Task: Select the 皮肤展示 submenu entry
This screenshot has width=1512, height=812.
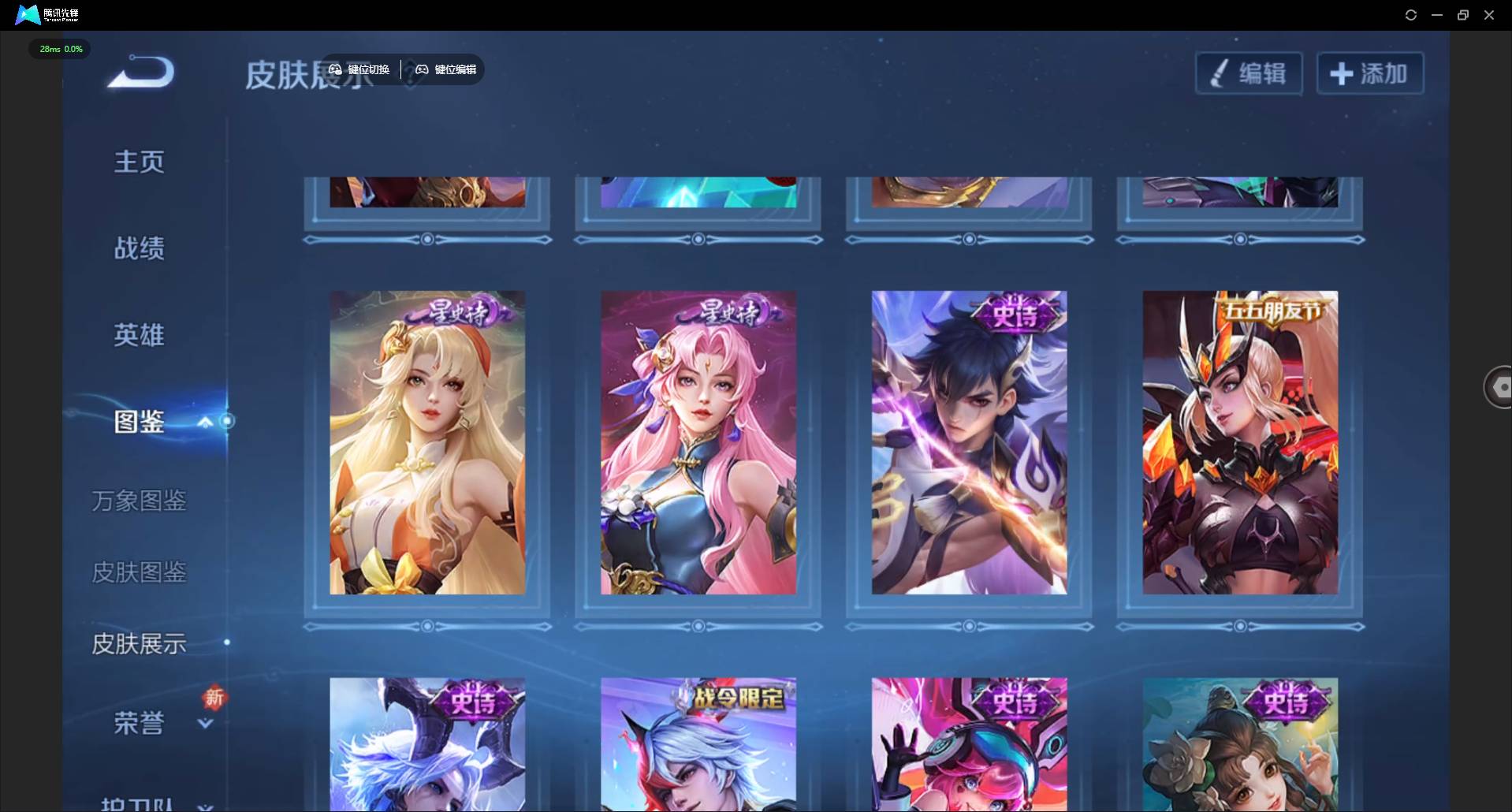Action: tap(140, 644)
